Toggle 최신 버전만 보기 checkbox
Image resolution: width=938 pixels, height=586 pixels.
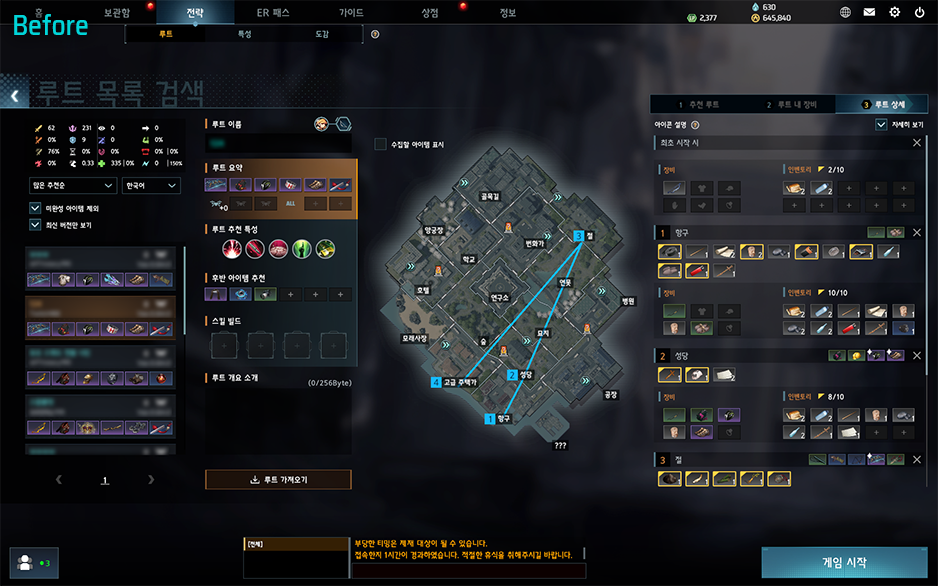[36, 225]
